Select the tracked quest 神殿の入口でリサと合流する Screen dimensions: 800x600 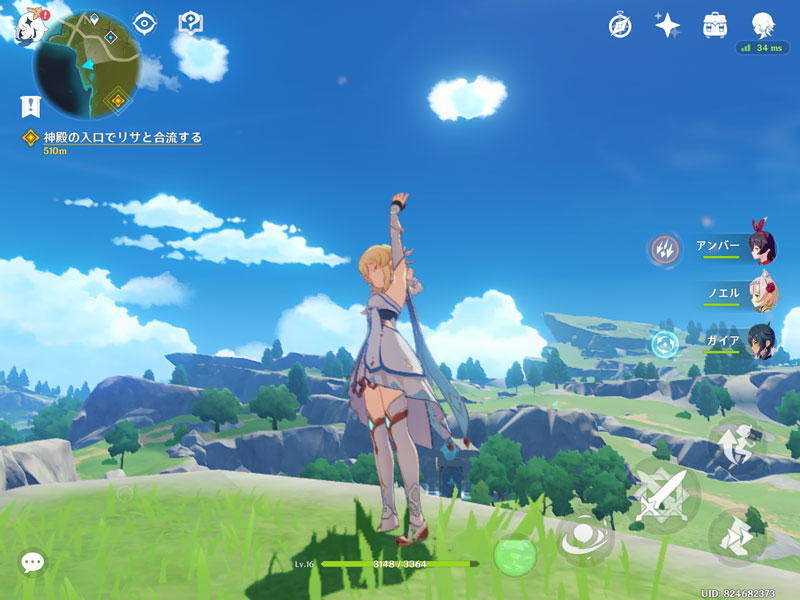[x=122, y=137]
